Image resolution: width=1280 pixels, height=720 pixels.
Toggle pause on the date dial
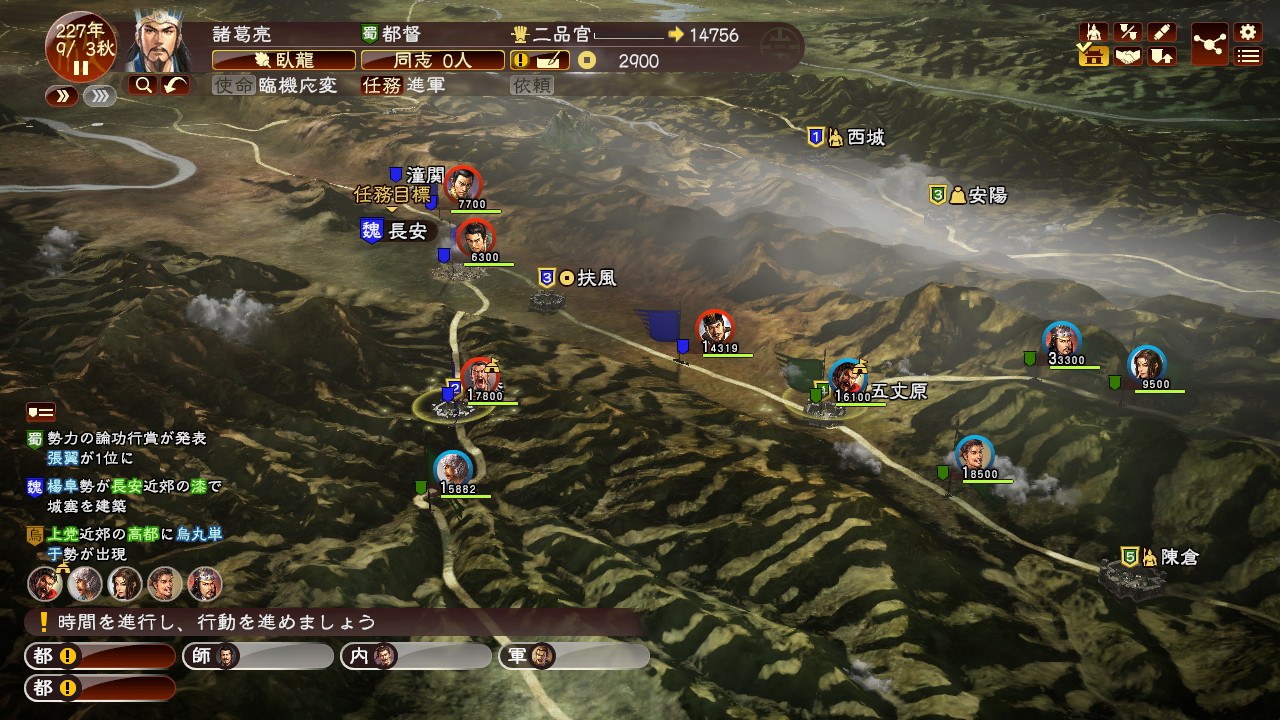80,68
